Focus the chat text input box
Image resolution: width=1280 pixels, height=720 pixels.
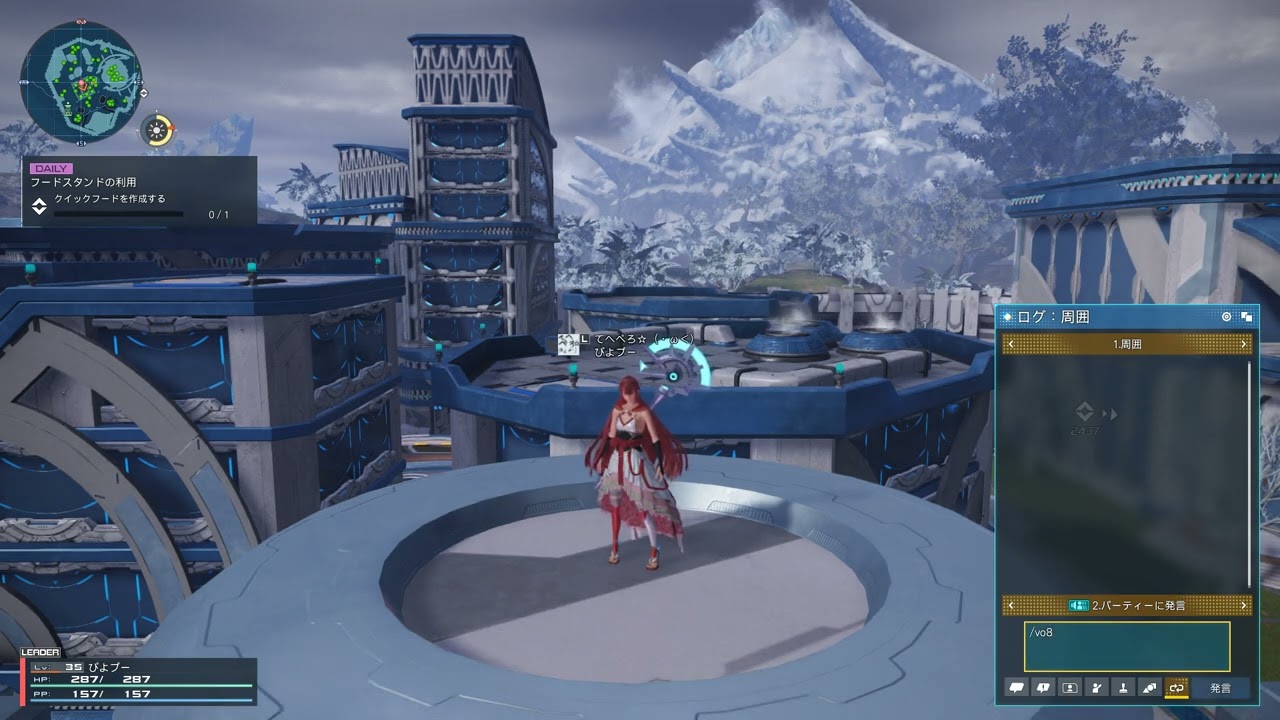coord(1126,646)
